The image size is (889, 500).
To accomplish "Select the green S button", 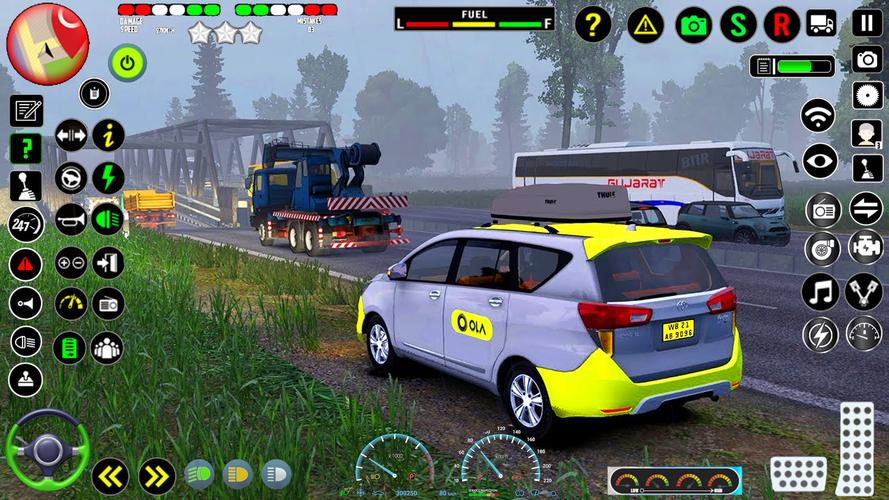I will pos(738,24).
